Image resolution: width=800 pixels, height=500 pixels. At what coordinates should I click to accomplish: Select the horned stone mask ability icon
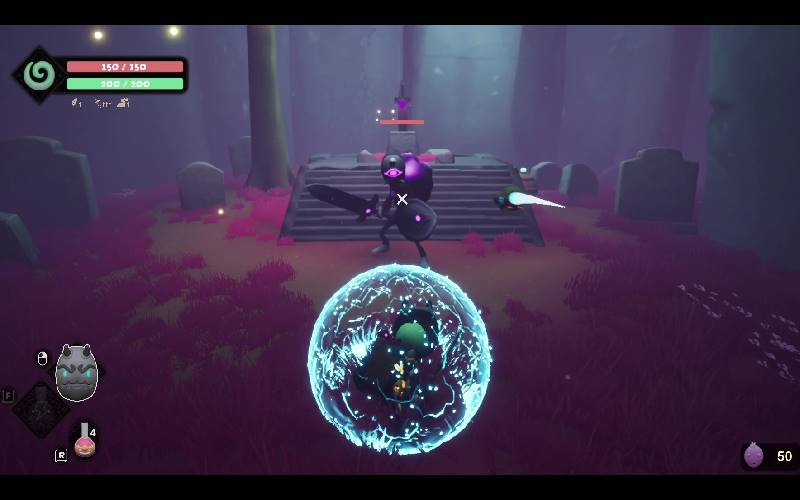coord(77,373)
